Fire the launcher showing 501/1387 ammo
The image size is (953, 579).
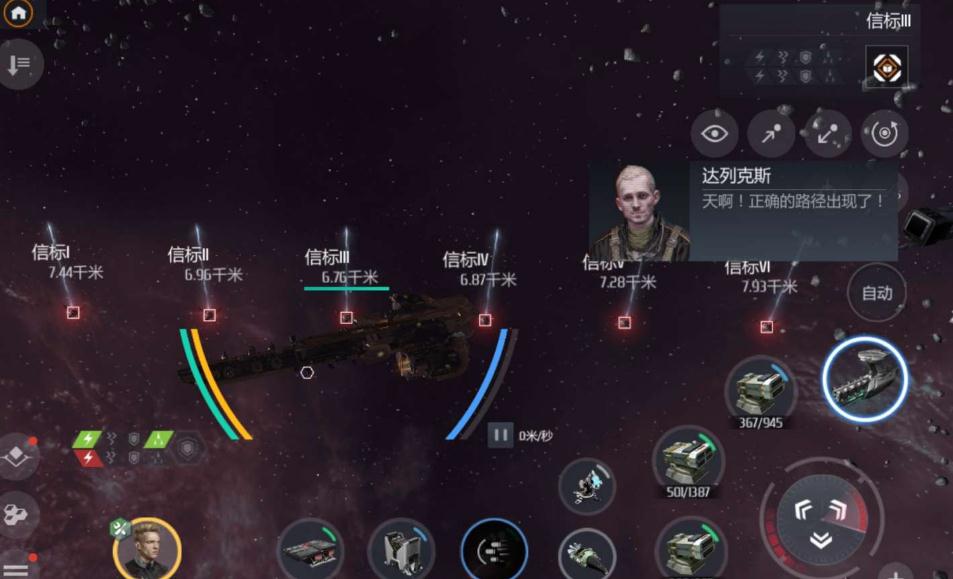688,459
